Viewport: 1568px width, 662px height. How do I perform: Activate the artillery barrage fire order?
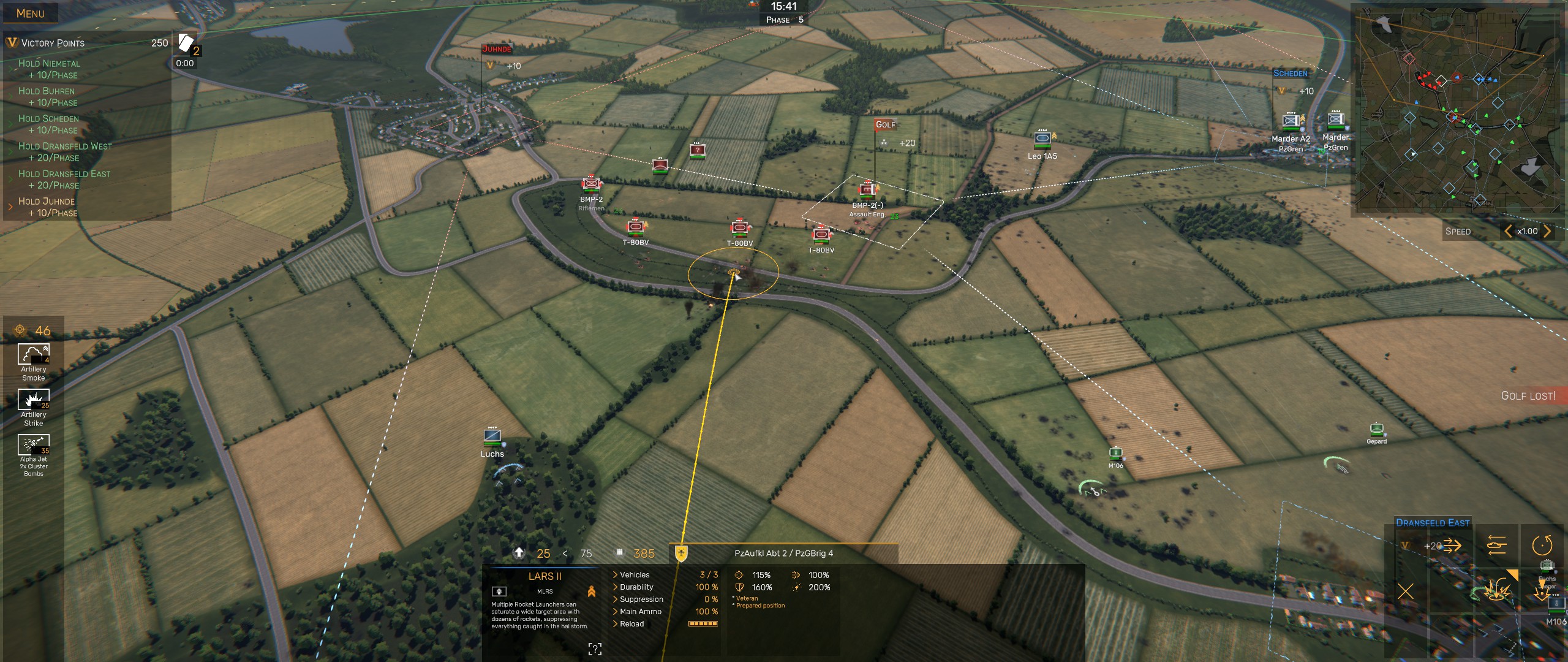(1496, 590)
